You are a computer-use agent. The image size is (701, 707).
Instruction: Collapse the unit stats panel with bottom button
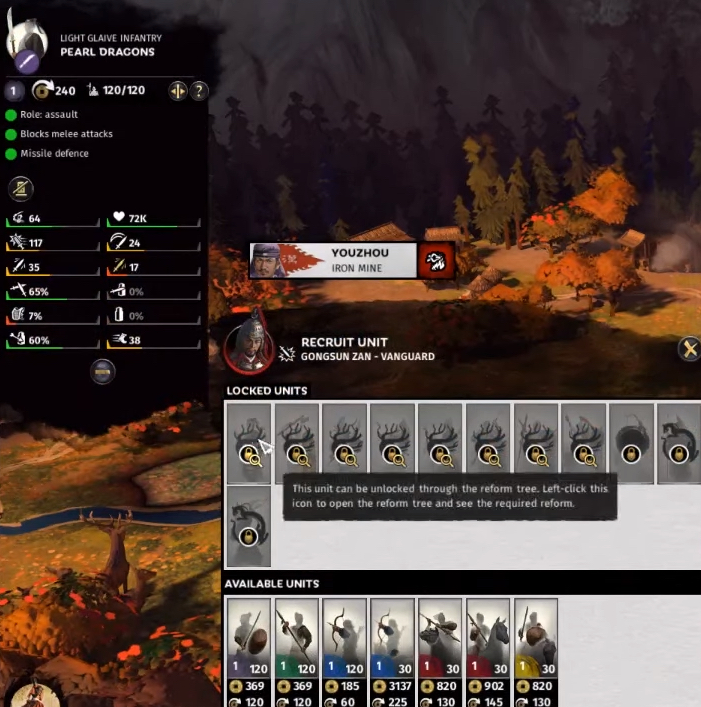point(102,372)
